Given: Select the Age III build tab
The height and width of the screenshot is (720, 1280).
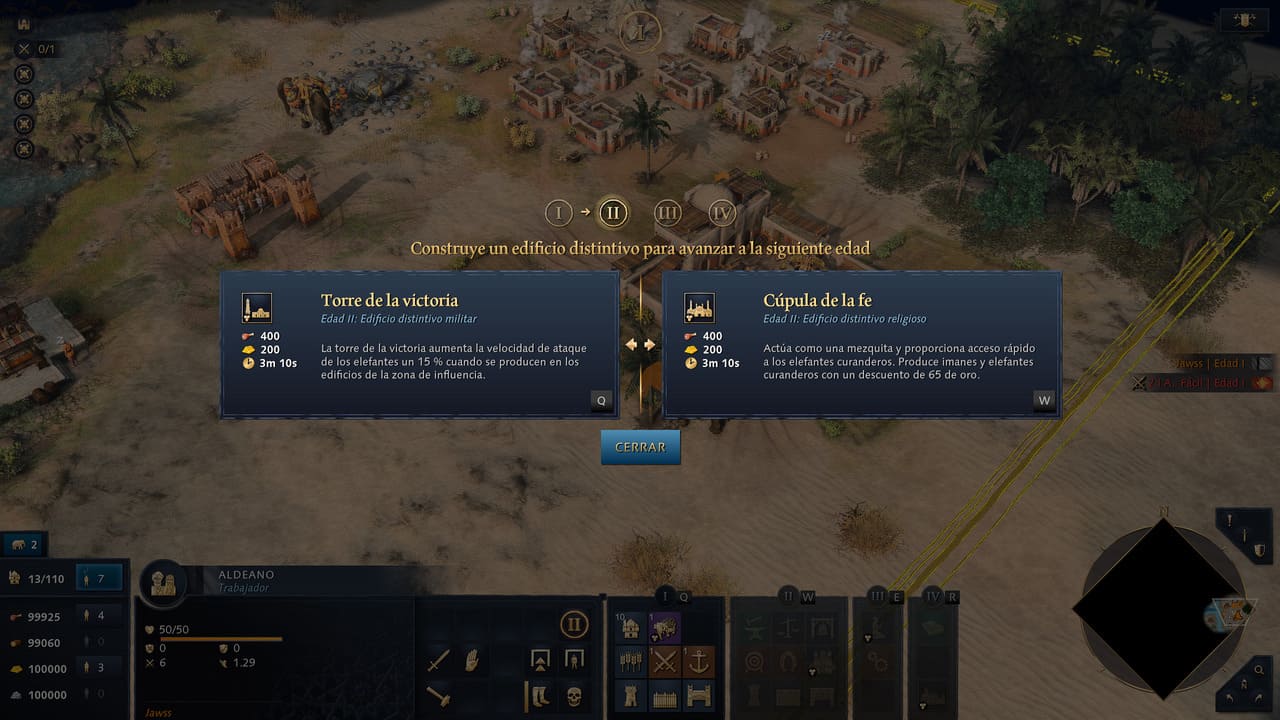Looking at the screenshot, I should pyautogui.click(x=877, y=597).
